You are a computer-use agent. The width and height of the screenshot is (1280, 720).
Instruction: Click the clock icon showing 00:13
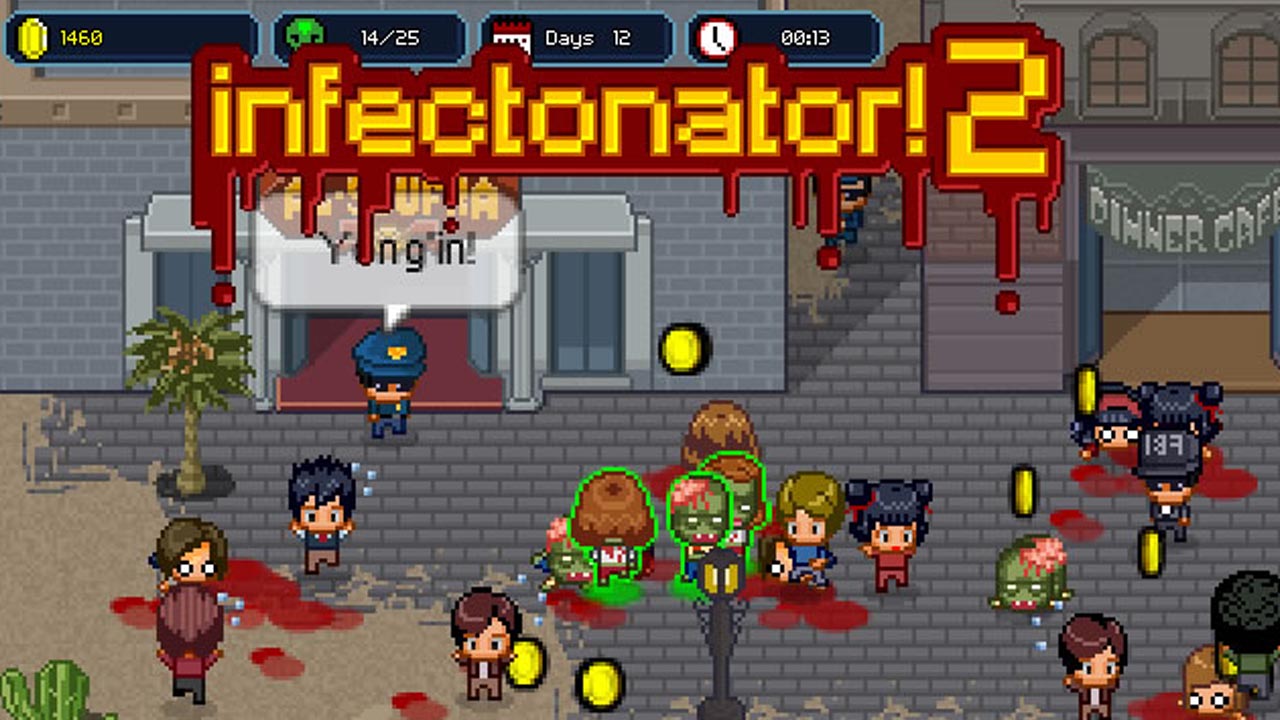tap(717, 38)
